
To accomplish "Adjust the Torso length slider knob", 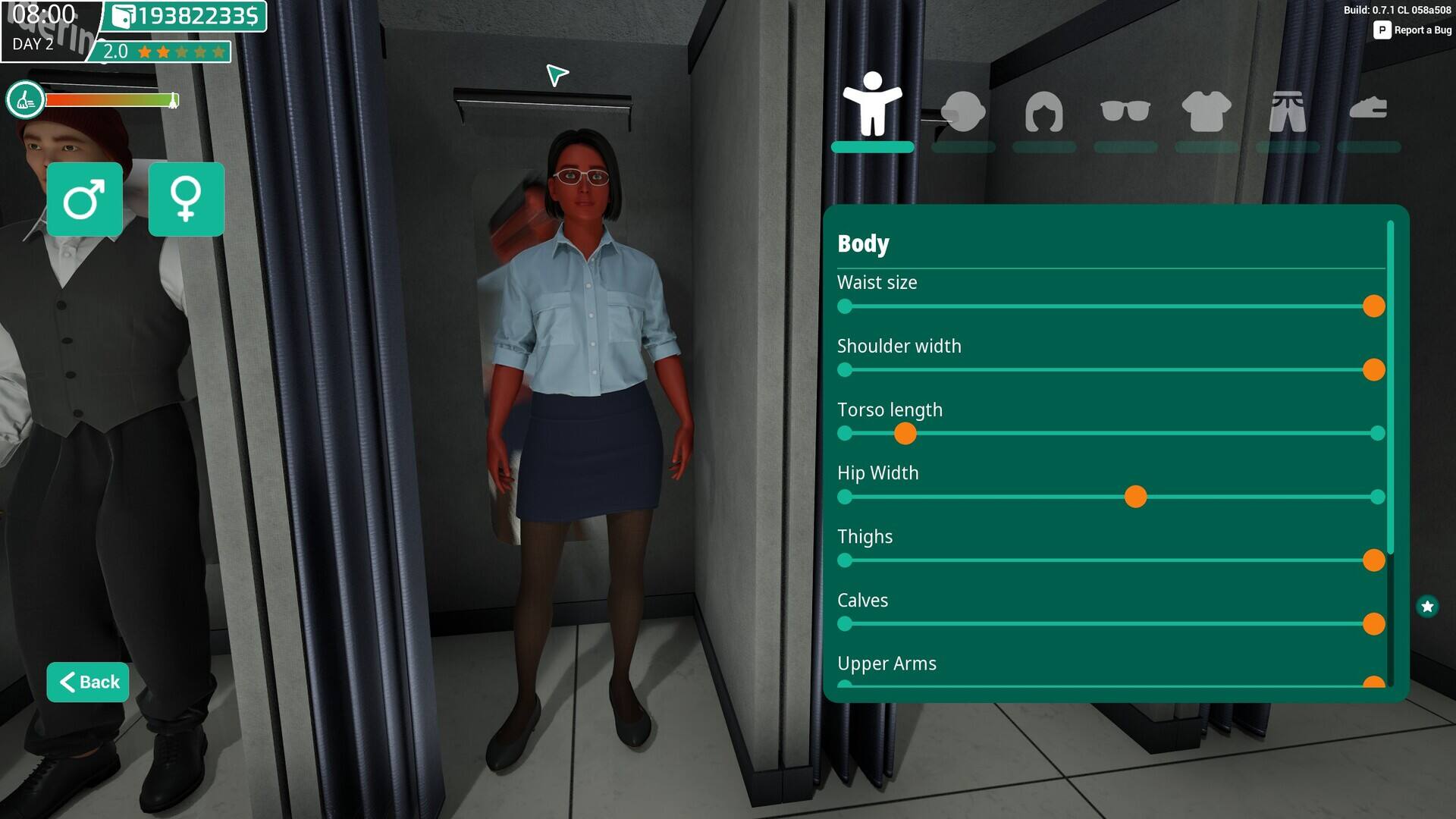I will pos(905,434).
